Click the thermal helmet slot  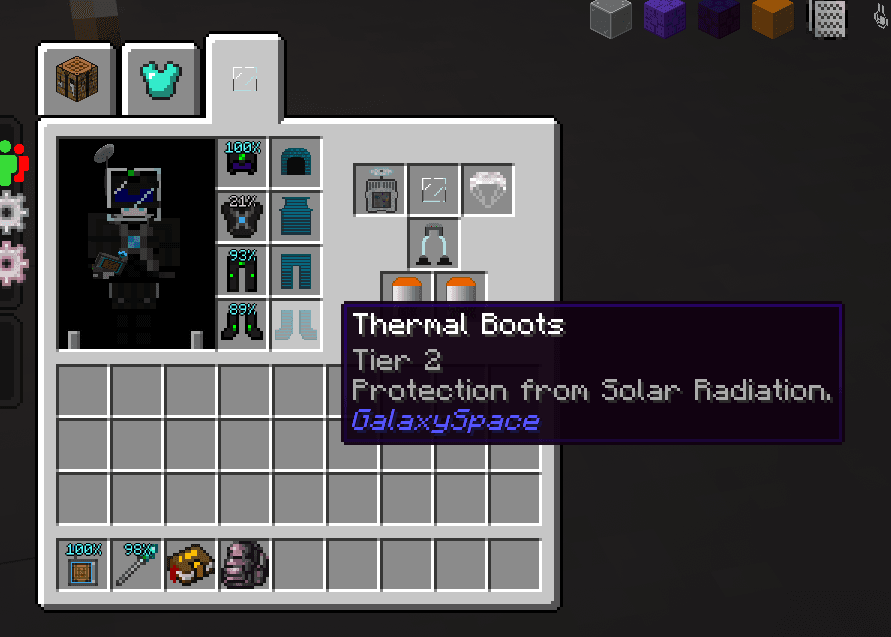(x=296, y=163)
